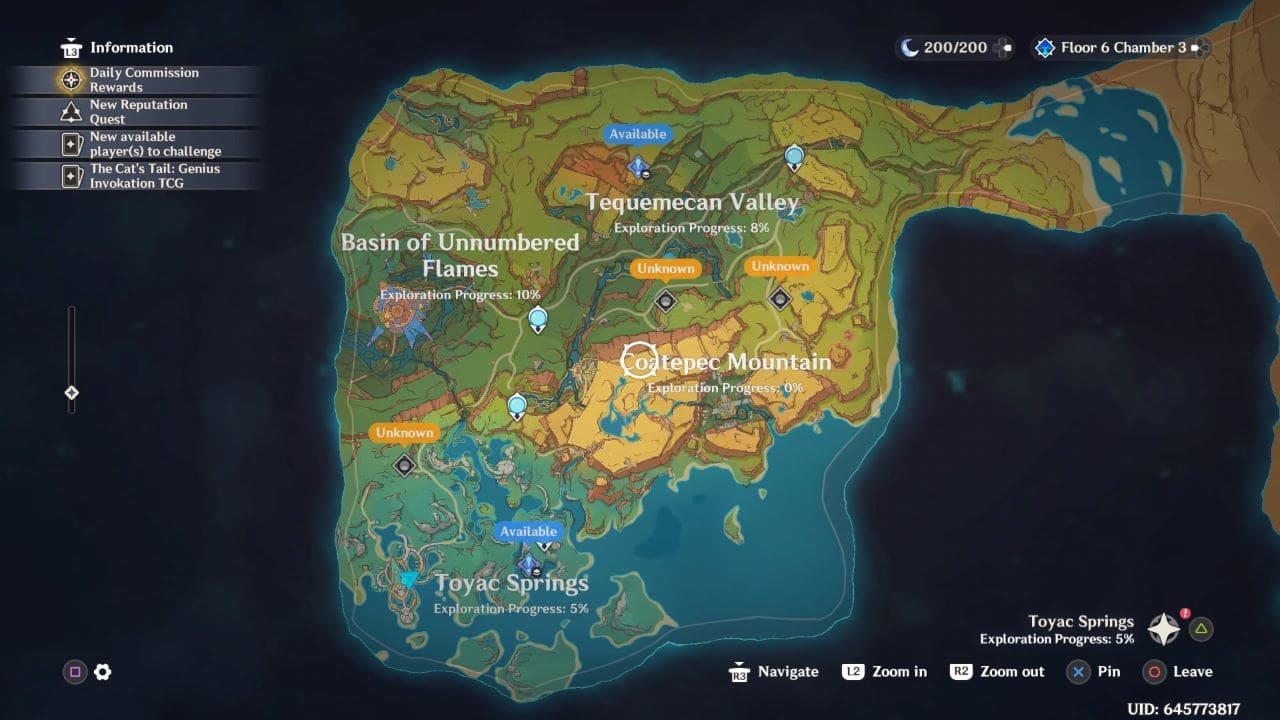1280x720 pixels.
Task: Activate the Navigate control
Action: (x=774, y=672)
